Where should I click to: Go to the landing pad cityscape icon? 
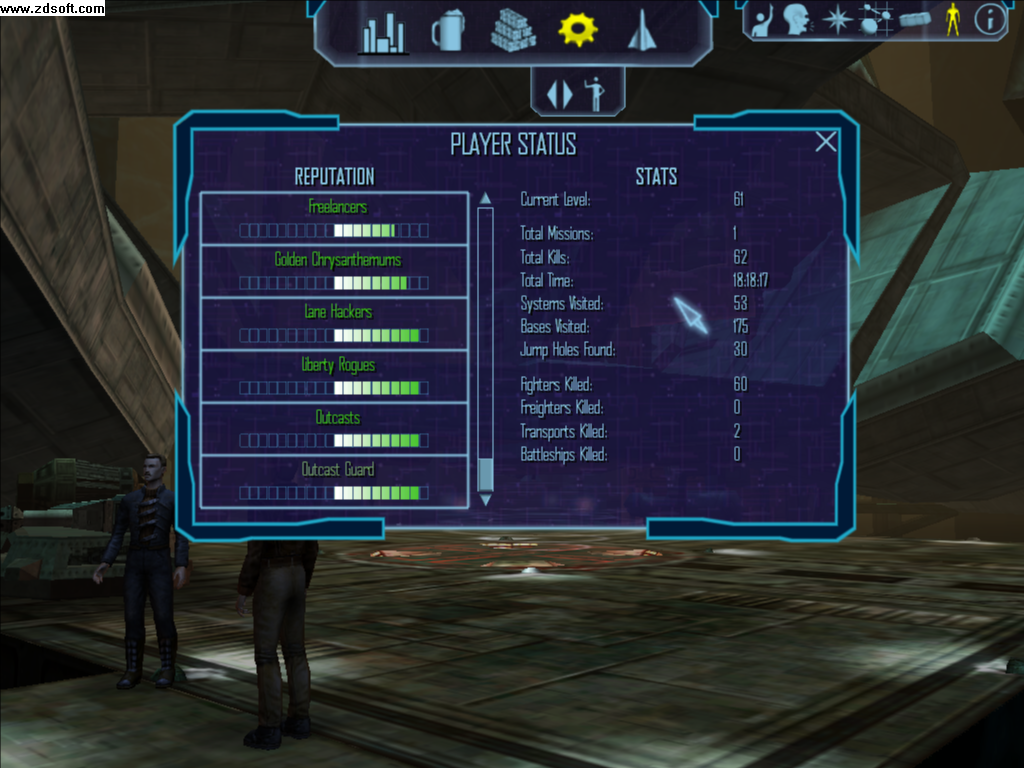tap(383, 34)
